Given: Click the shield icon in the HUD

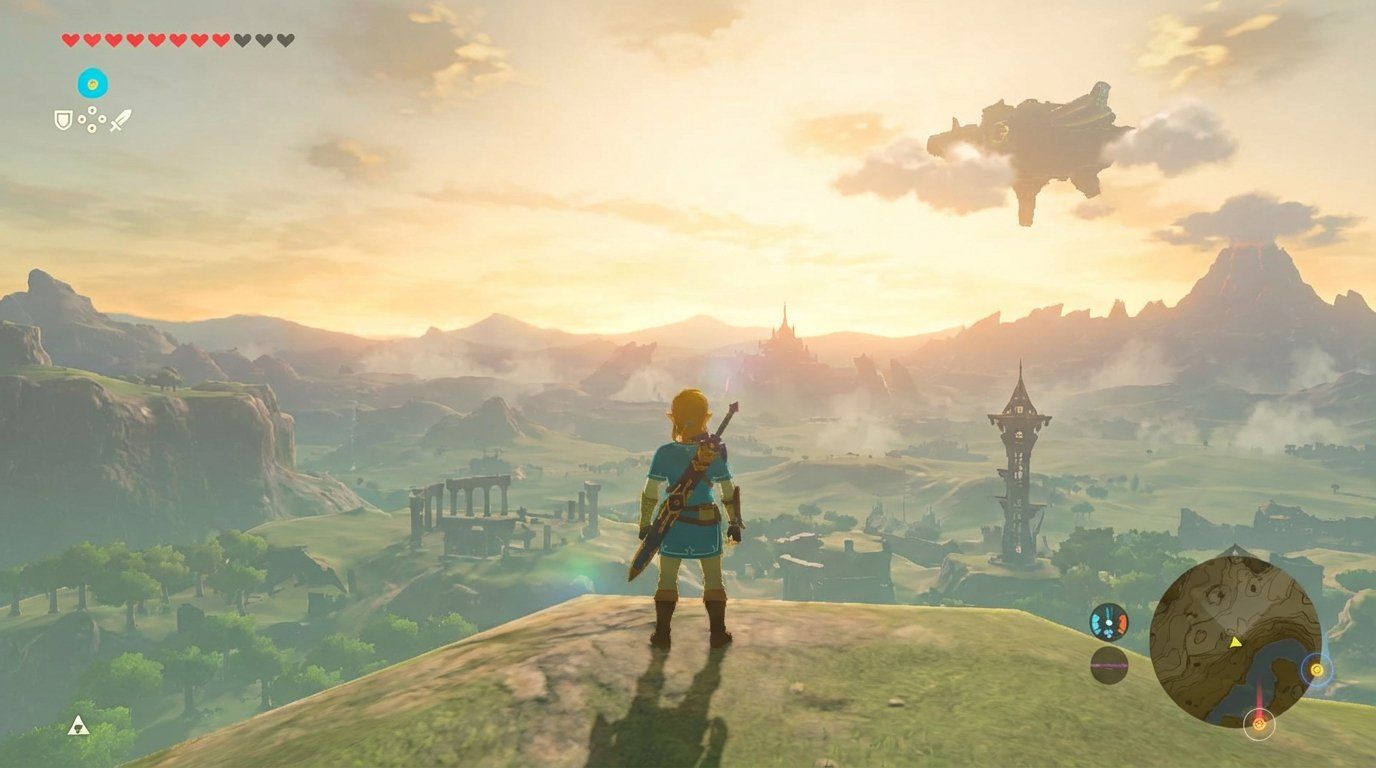Looking at the screenshot, I should (63, 120).
